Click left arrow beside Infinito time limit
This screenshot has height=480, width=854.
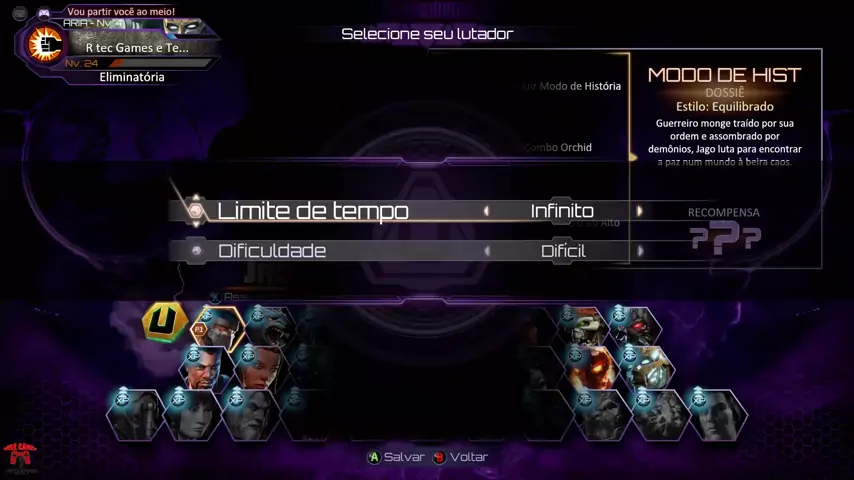tap(487, 211)
